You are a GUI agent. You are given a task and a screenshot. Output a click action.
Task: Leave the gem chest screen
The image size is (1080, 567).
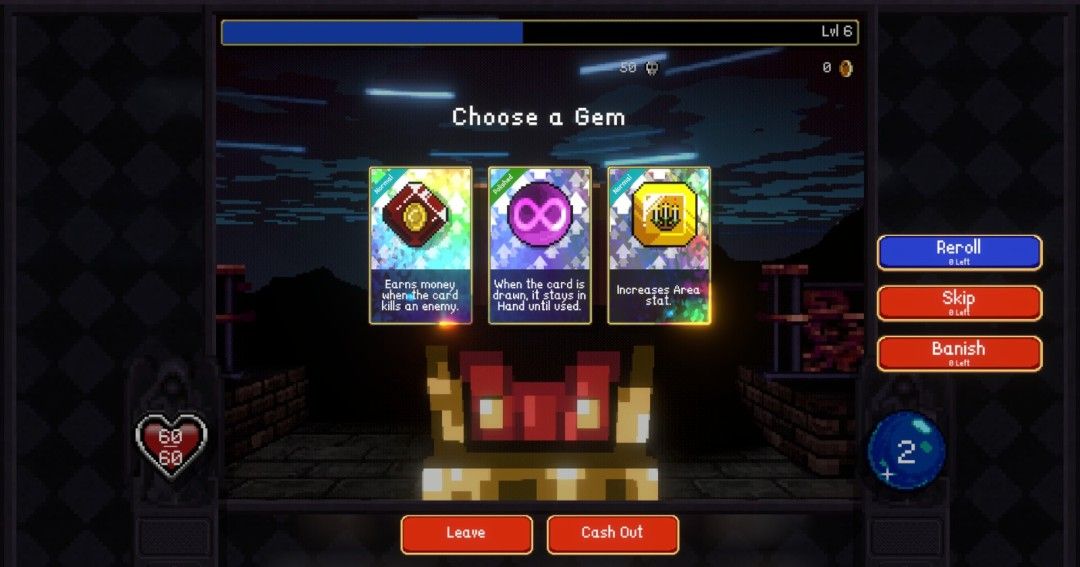click(466, 534)
